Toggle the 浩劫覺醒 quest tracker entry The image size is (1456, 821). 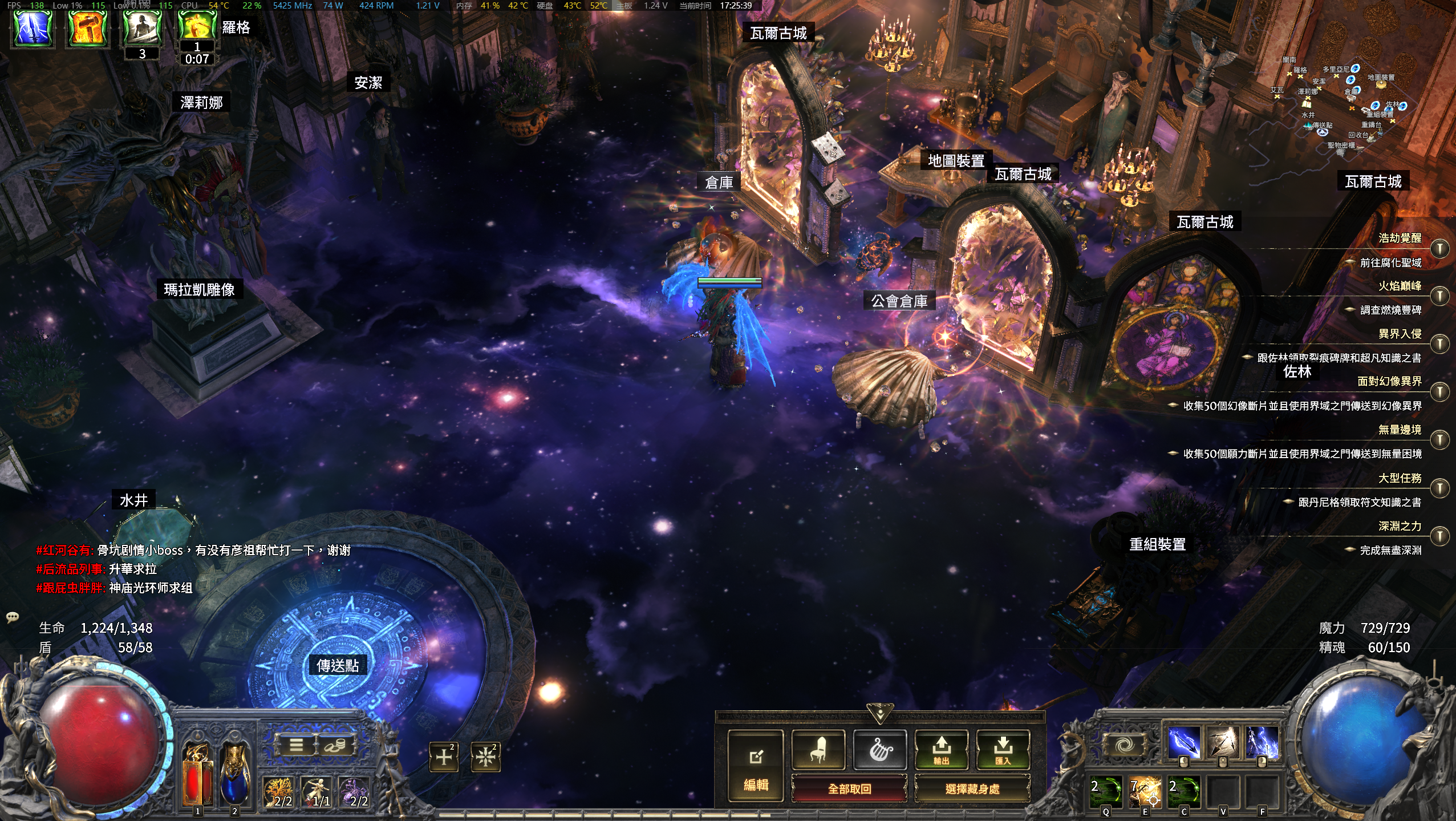click(1439, 248)
